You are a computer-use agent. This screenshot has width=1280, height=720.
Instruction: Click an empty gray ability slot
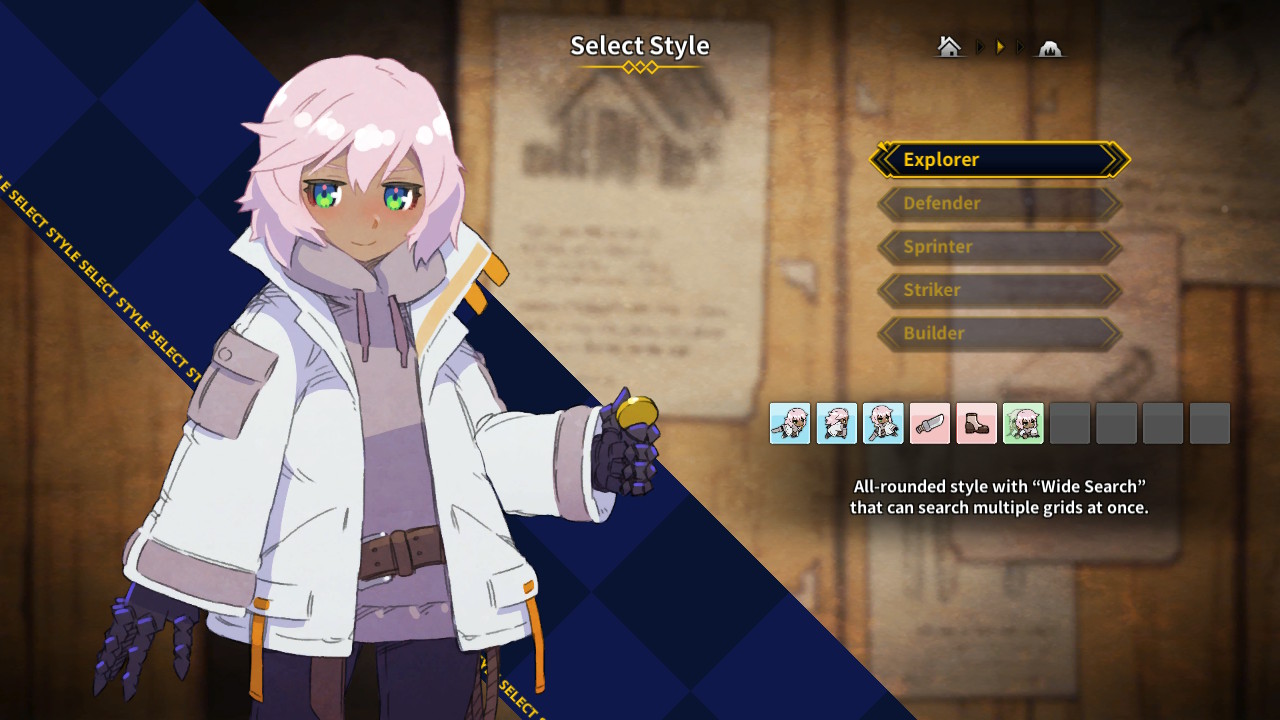click(1070, 423)
